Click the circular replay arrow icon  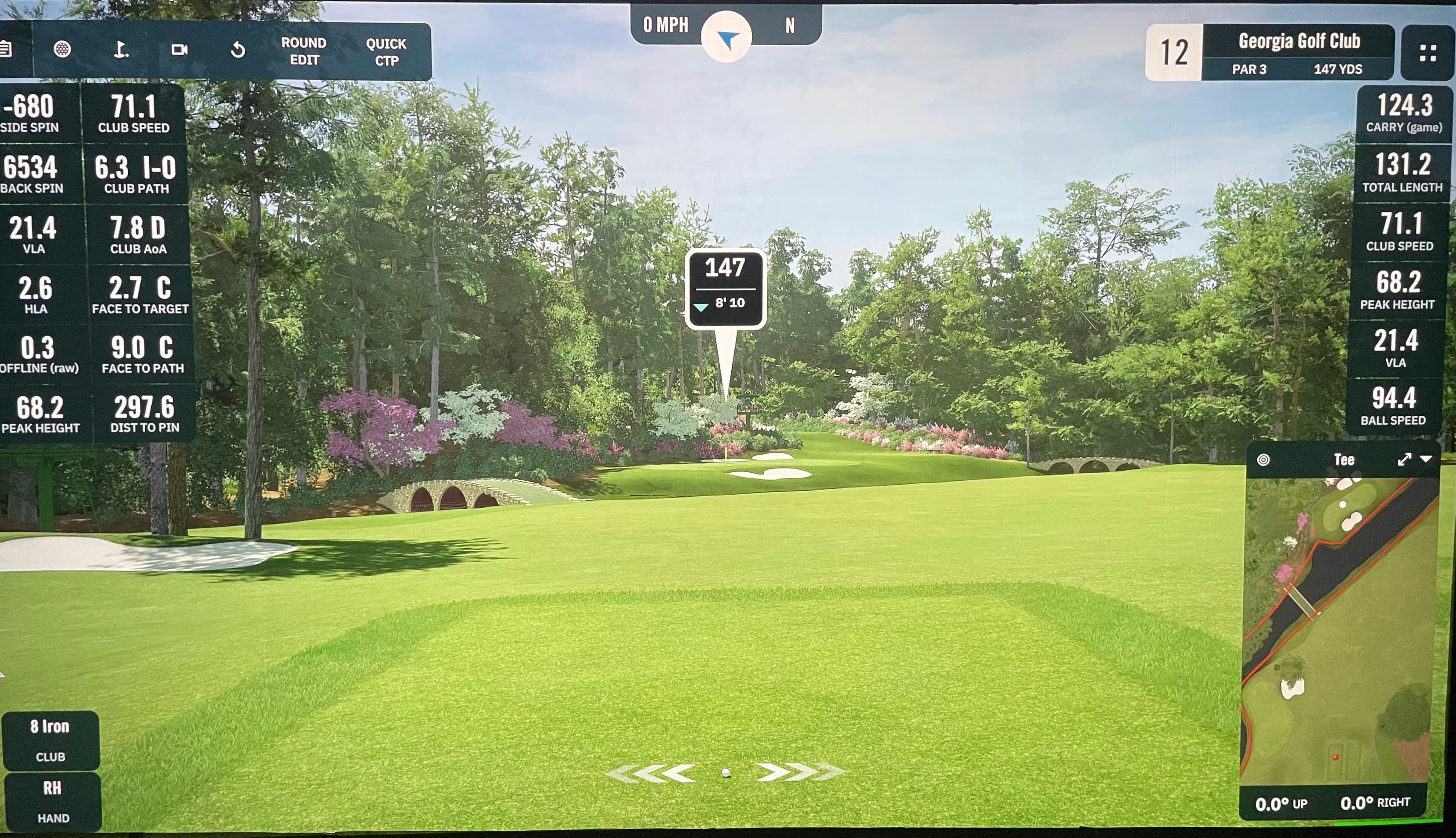tap(238, 51)
